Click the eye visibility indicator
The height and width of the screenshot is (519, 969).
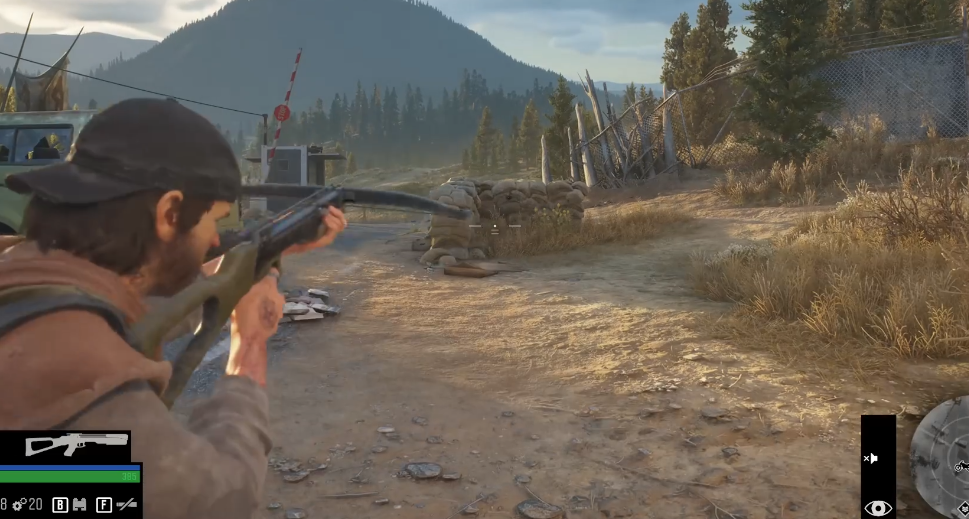point(877,507)
